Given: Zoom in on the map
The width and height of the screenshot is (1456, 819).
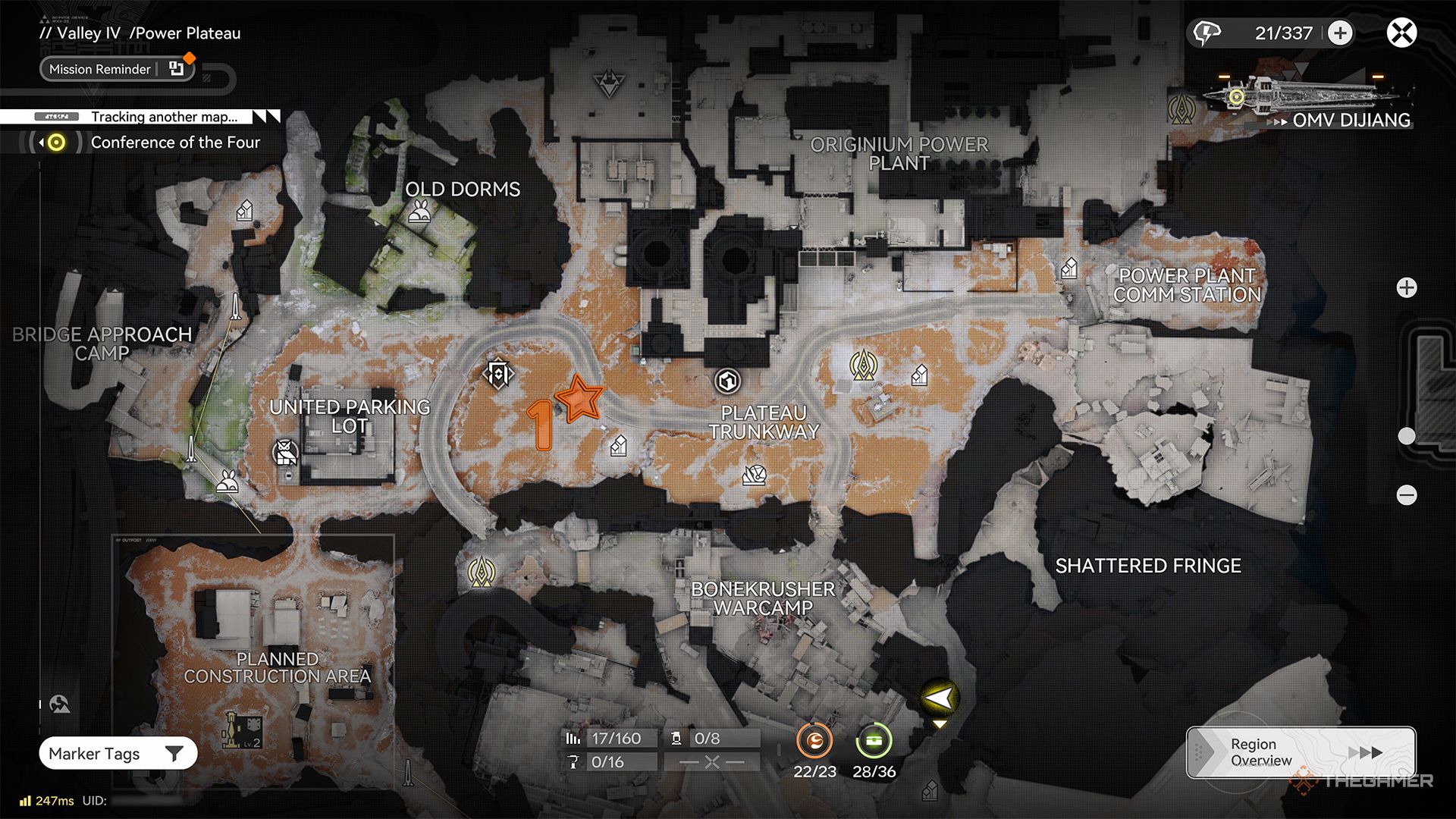Looking at the screenshot, I should click(x=1407, y=288).
